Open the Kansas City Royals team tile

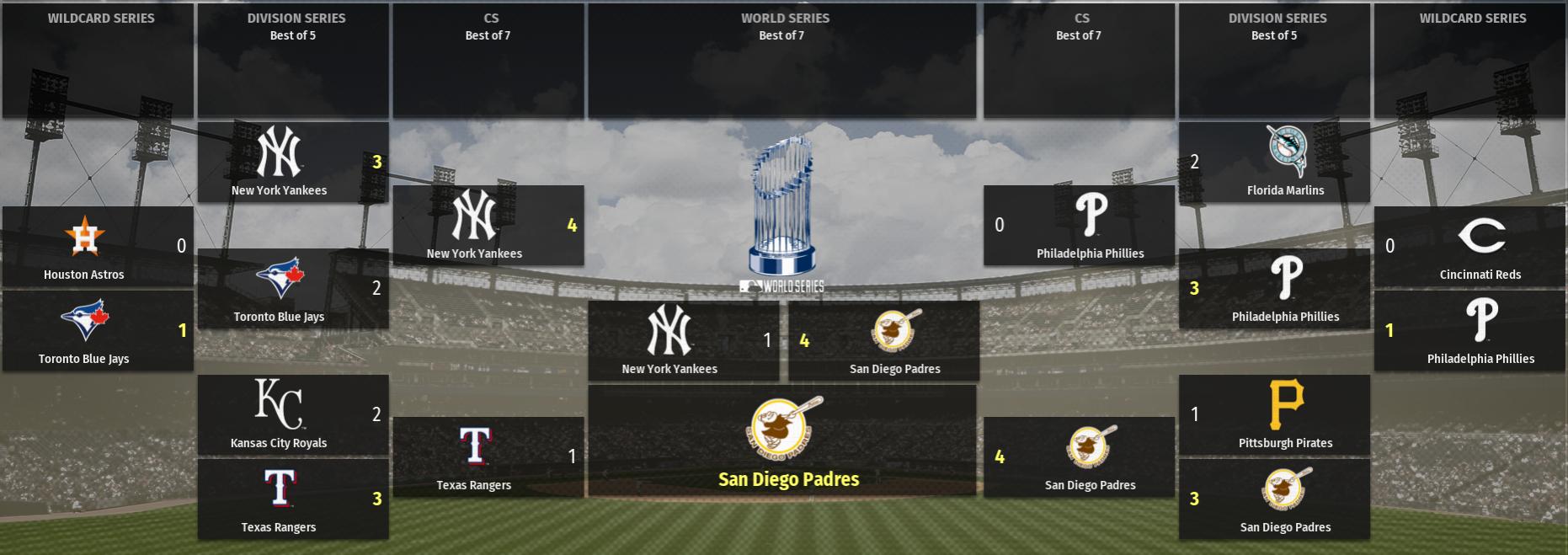(292, 415)
